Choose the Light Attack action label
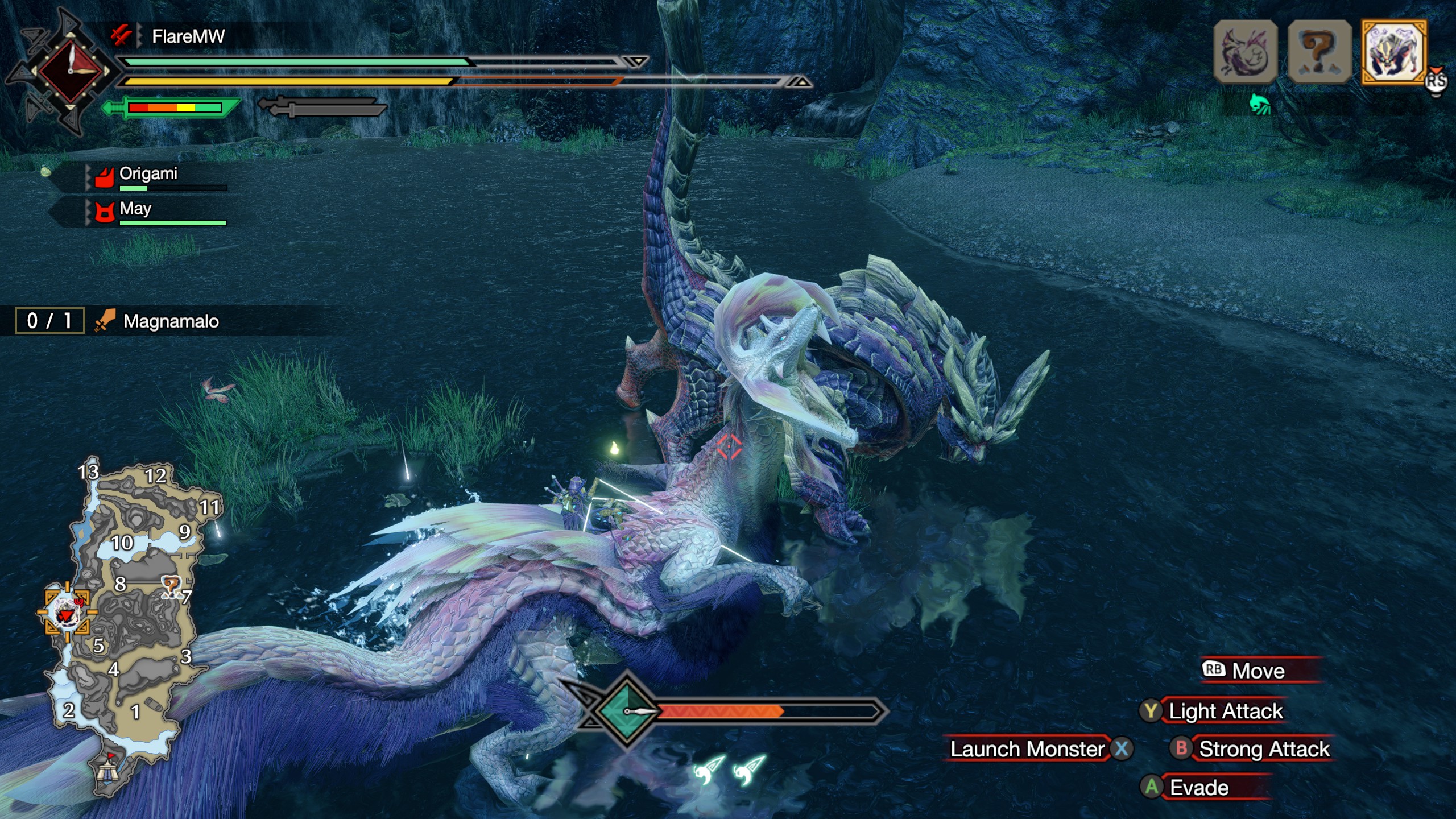The width and height of the screenshot is (1456, 819). [x=1226, y=711]
